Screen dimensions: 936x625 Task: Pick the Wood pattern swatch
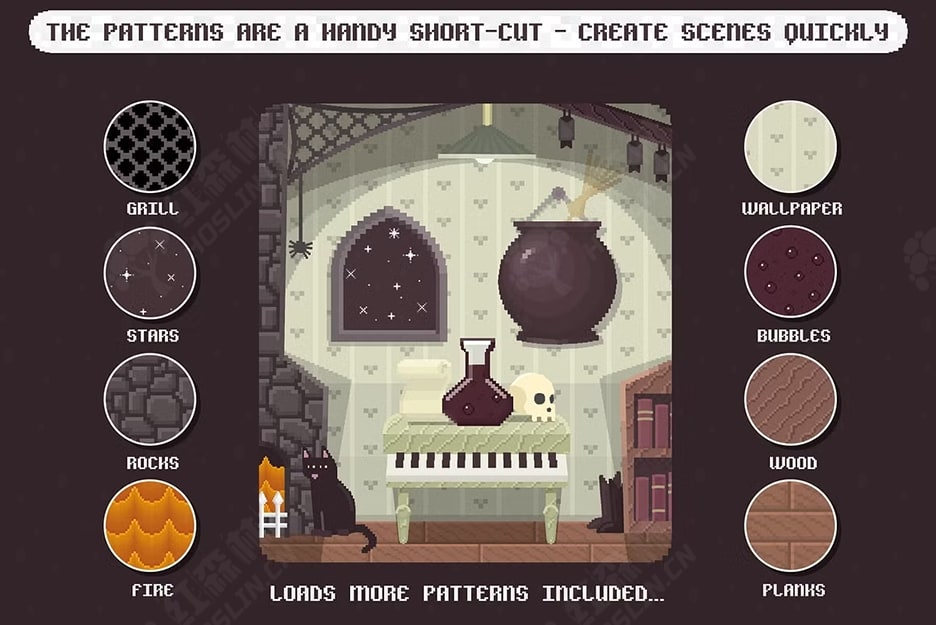click(x=790, y=399)
